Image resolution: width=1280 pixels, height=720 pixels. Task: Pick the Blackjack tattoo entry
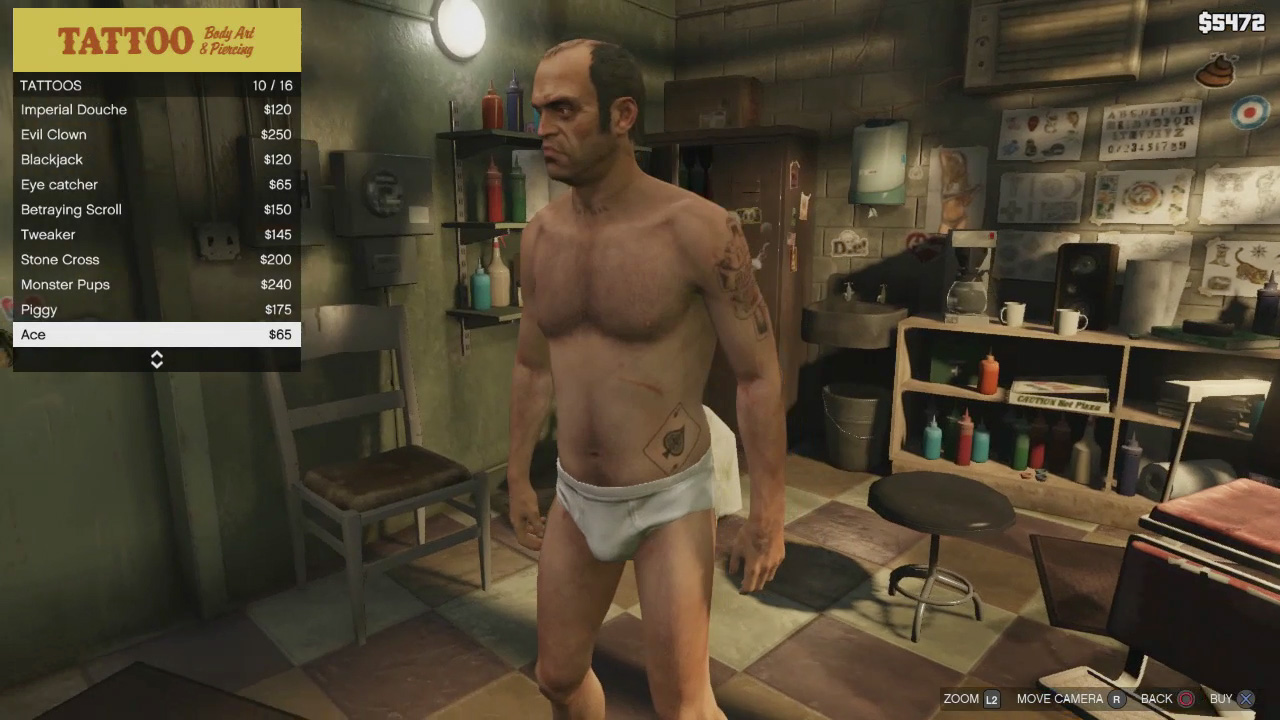point(156,160)
